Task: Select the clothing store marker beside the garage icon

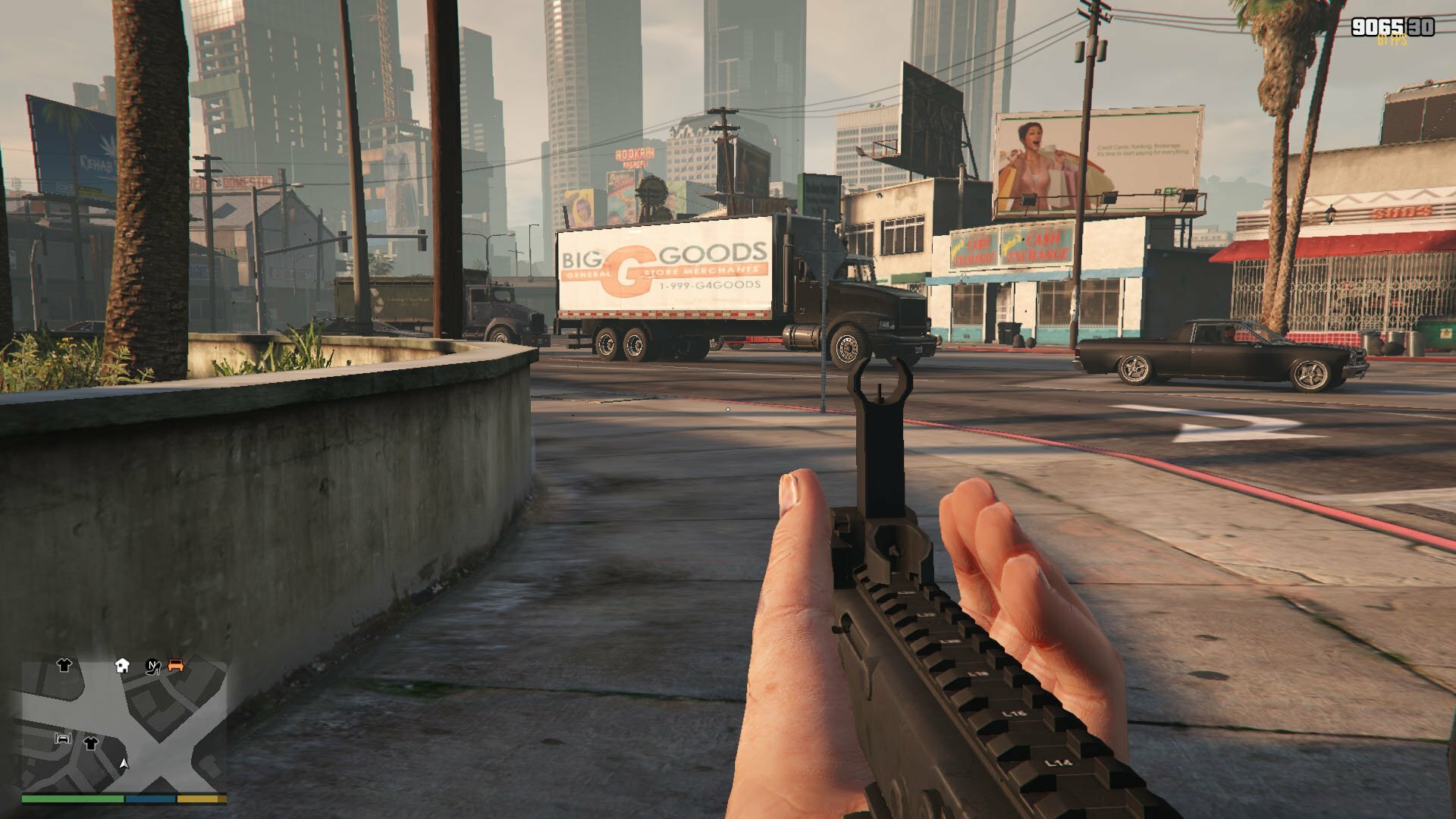Action: click(91, 742)
